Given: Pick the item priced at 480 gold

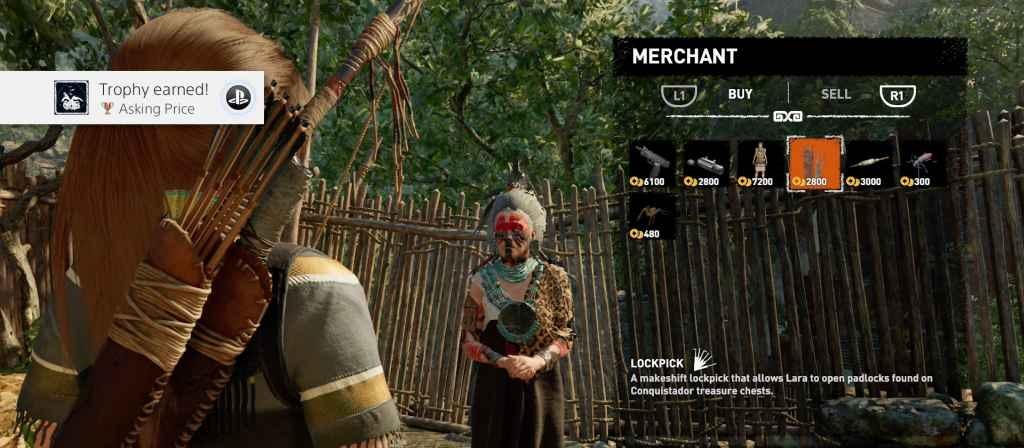Looking at the screenshot, I should tap(653, 217).
